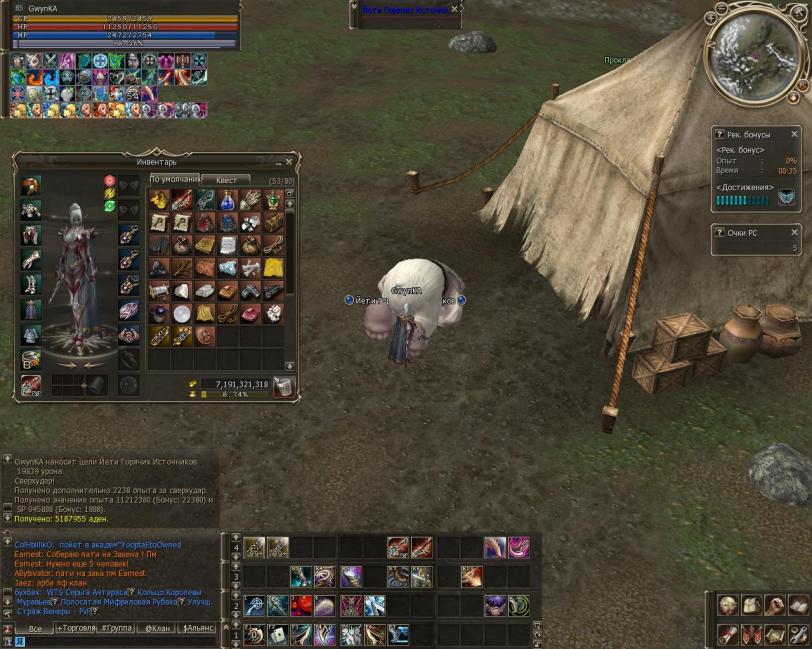Switch chat to the @Клан tab
The width and height of the screenshot is (812, 649).
coord(156,629)
